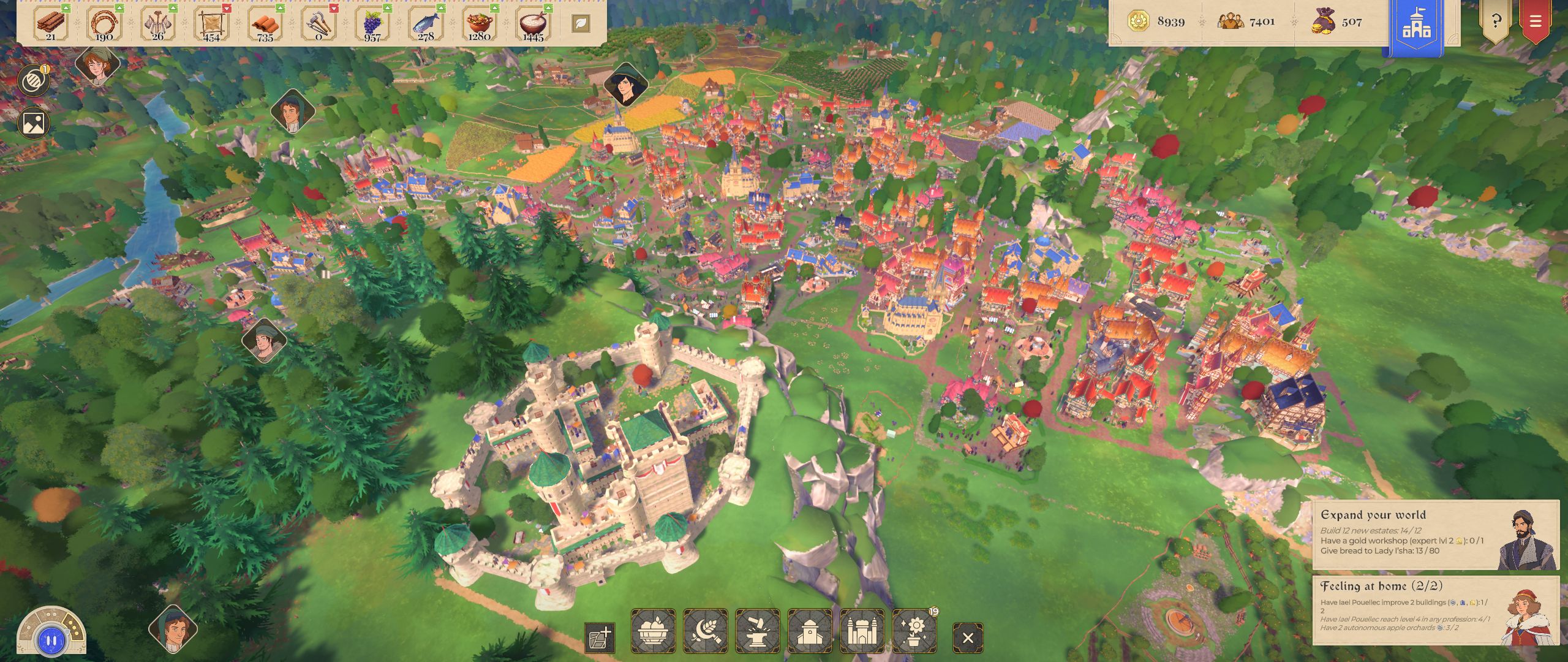Open the potted flower decorations category
The image size is (1568, 662).
[914, 631]
